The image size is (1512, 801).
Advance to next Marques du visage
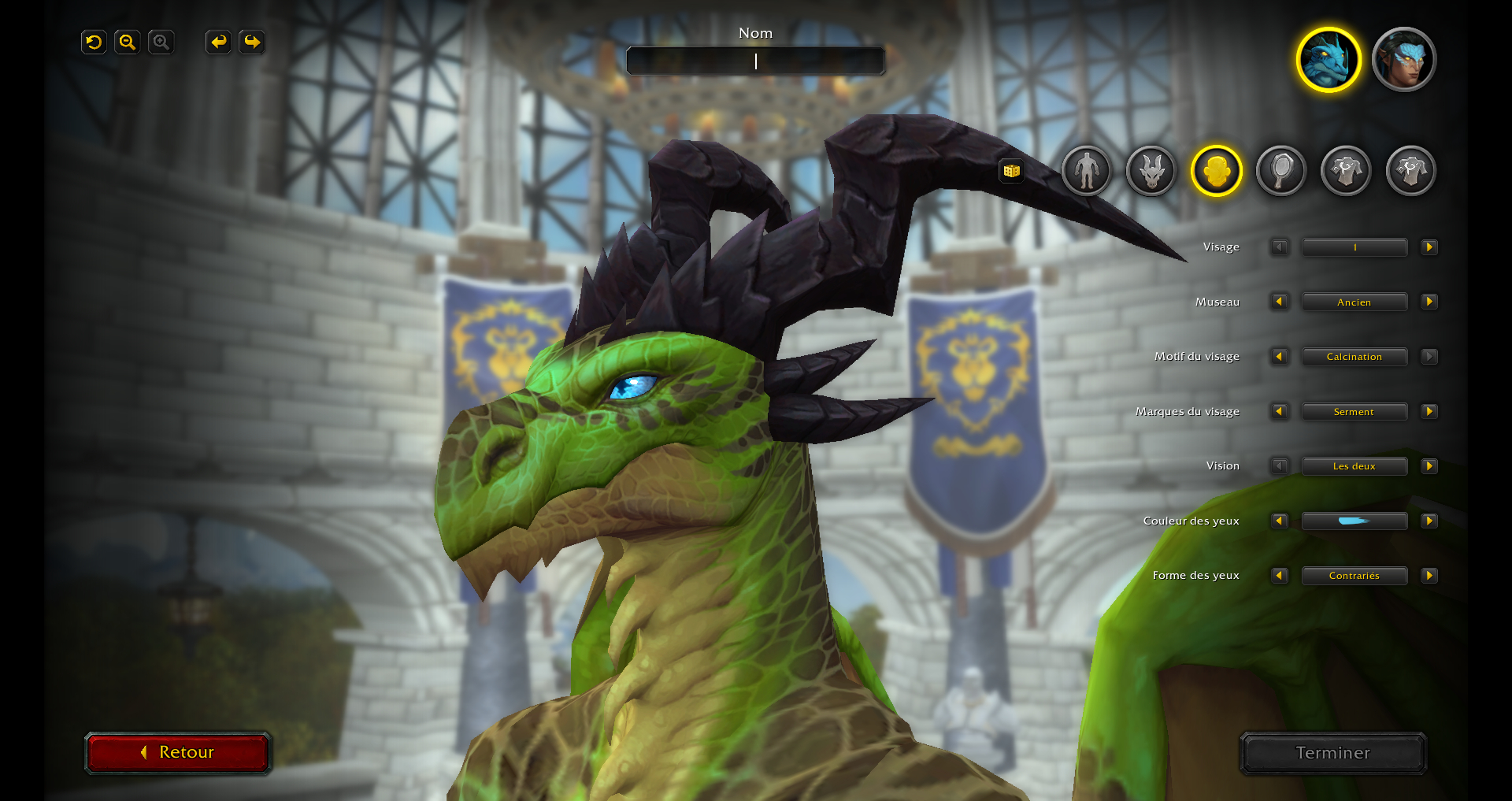[1429, 411]
